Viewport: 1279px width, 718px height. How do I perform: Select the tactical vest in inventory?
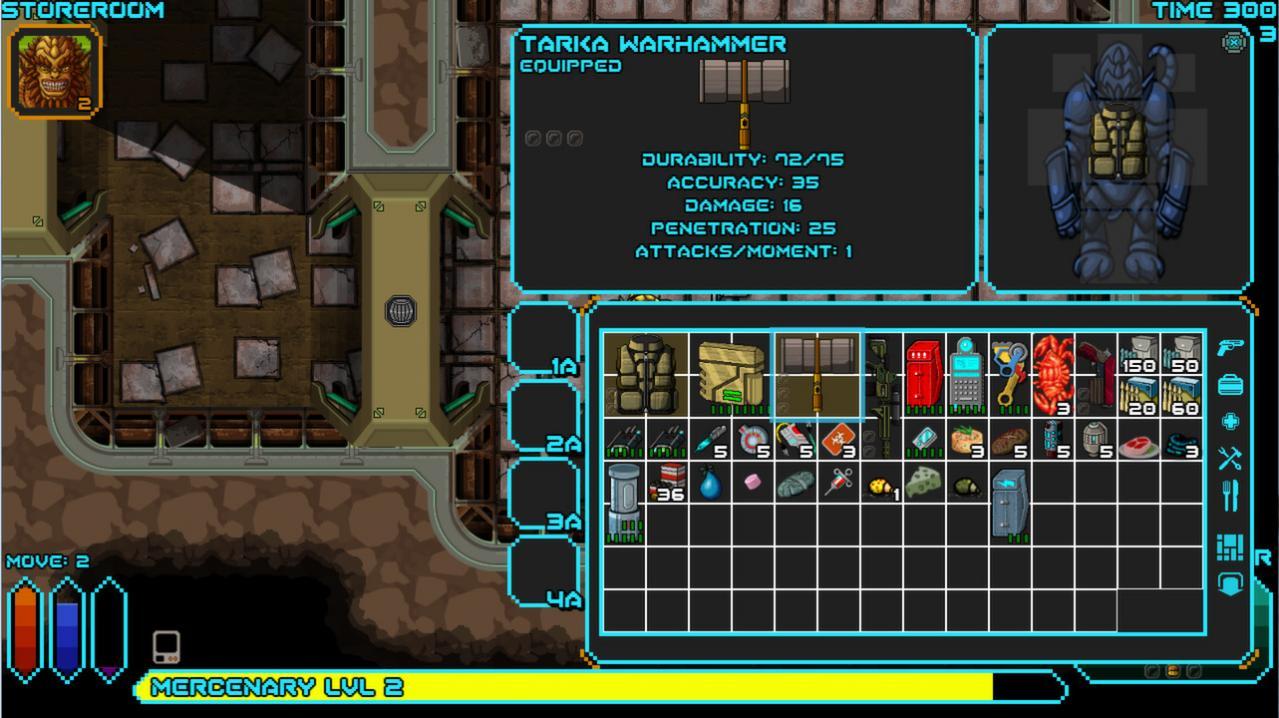pyautogui.click(x=645, y=375)
